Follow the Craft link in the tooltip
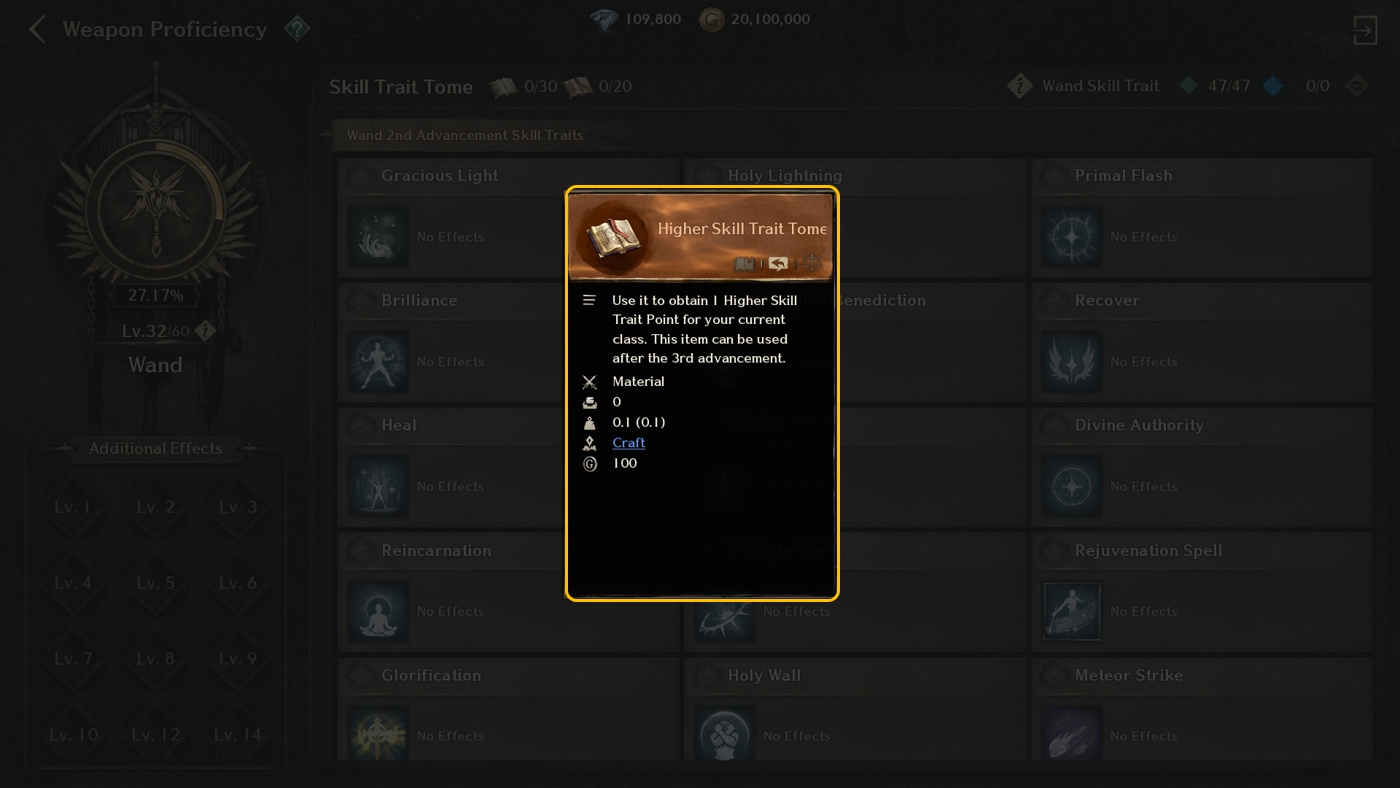Image resolution: width=1400 pixels, height=788 pixels. (628, 443)
